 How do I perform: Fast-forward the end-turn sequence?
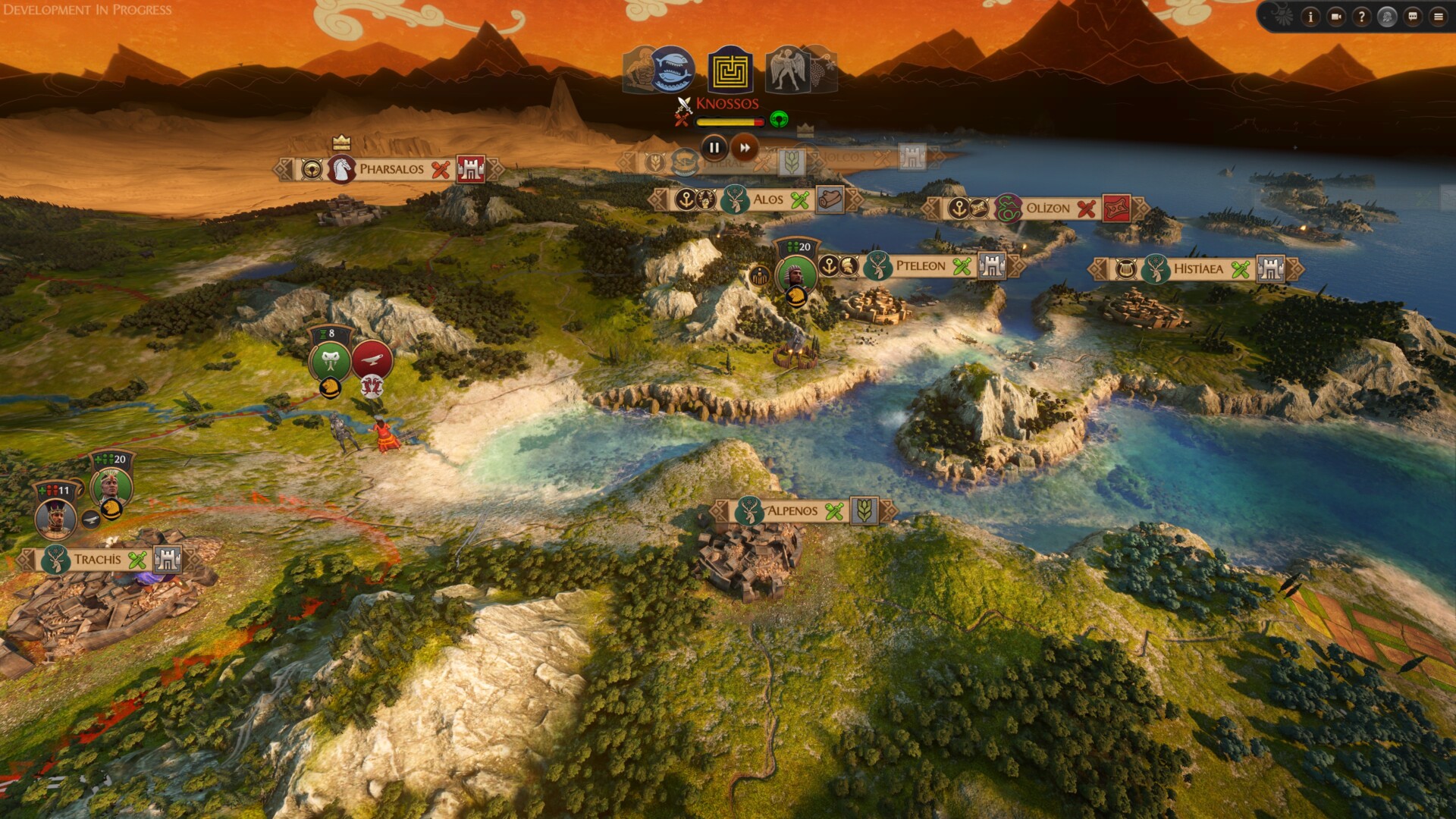tap(745, 148)
